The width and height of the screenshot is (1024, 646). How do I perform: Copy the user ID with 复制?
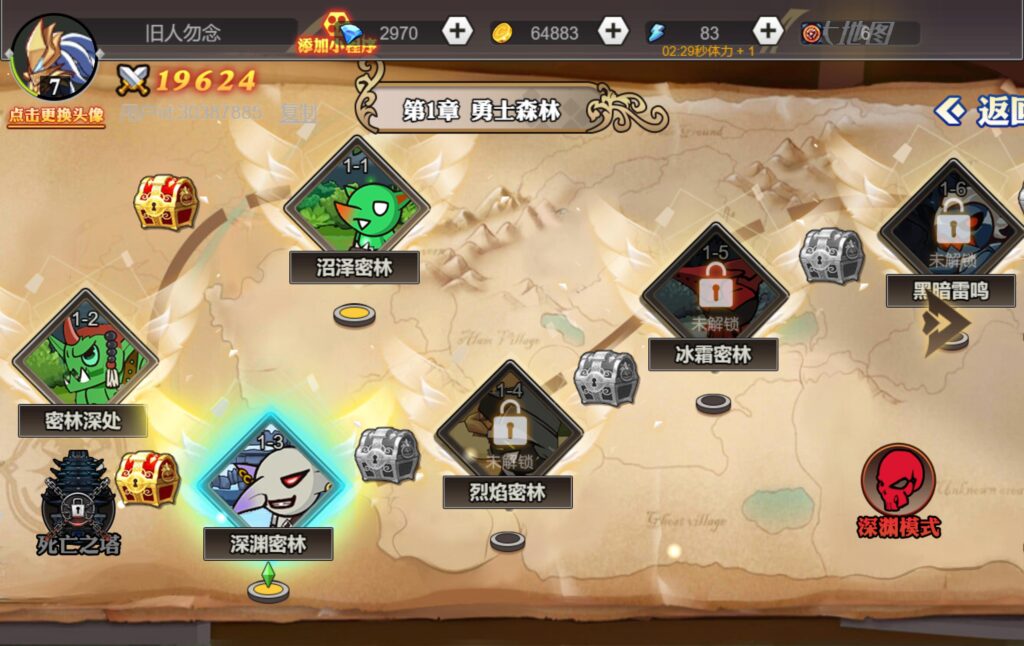(298, 112)
